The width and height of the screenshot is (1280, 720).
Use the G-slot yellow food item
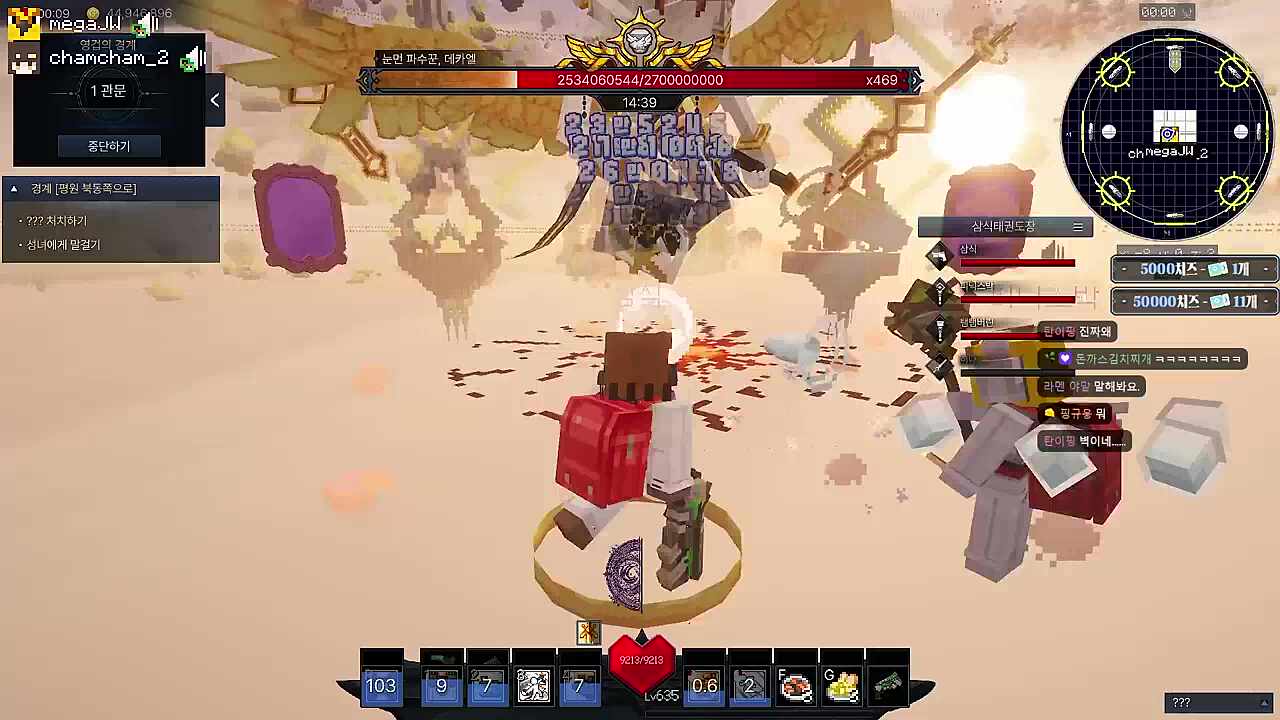click(843, 687)
